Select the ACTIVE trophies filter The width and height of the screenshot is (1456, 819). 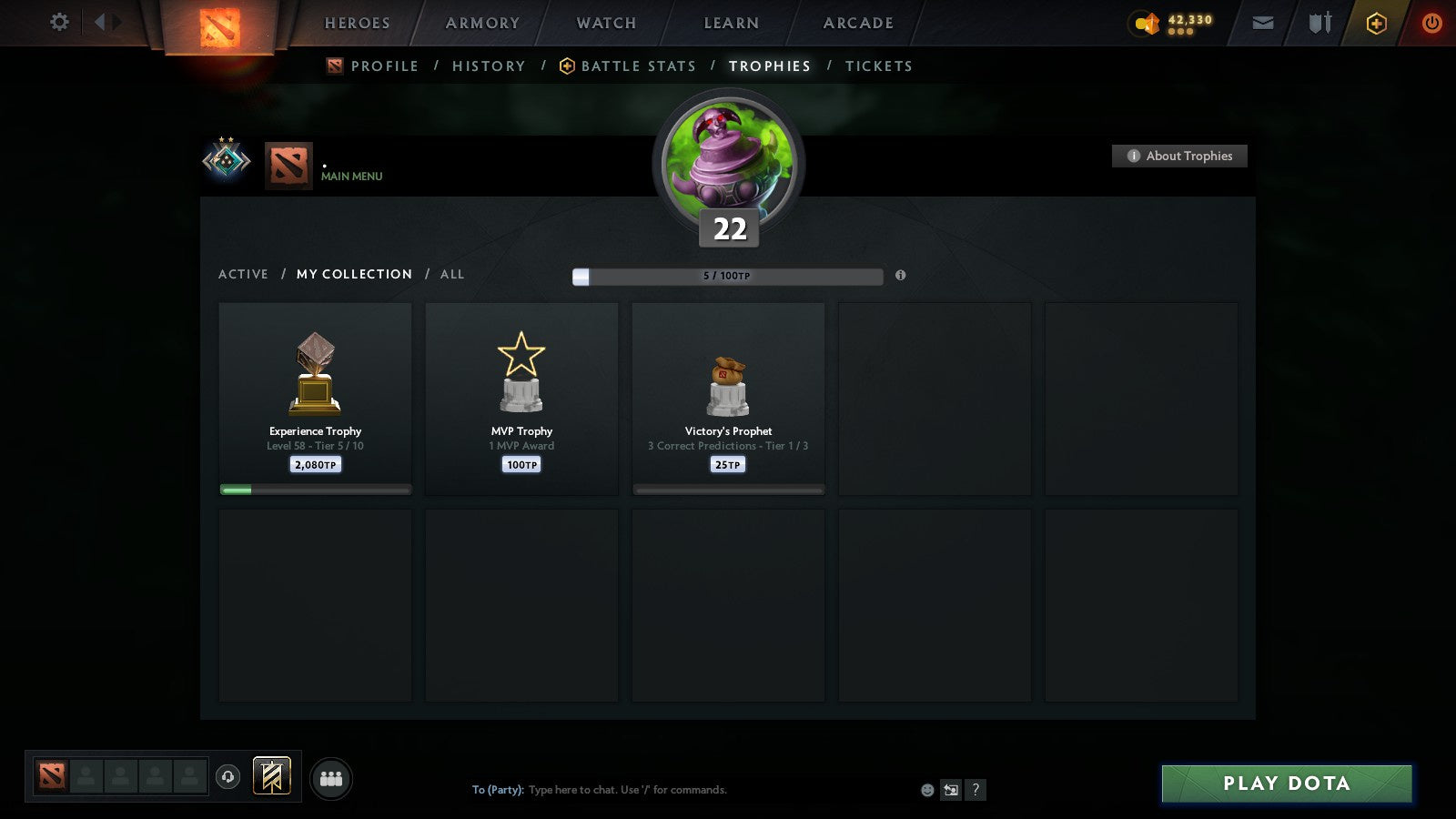[x=243, y=274]
